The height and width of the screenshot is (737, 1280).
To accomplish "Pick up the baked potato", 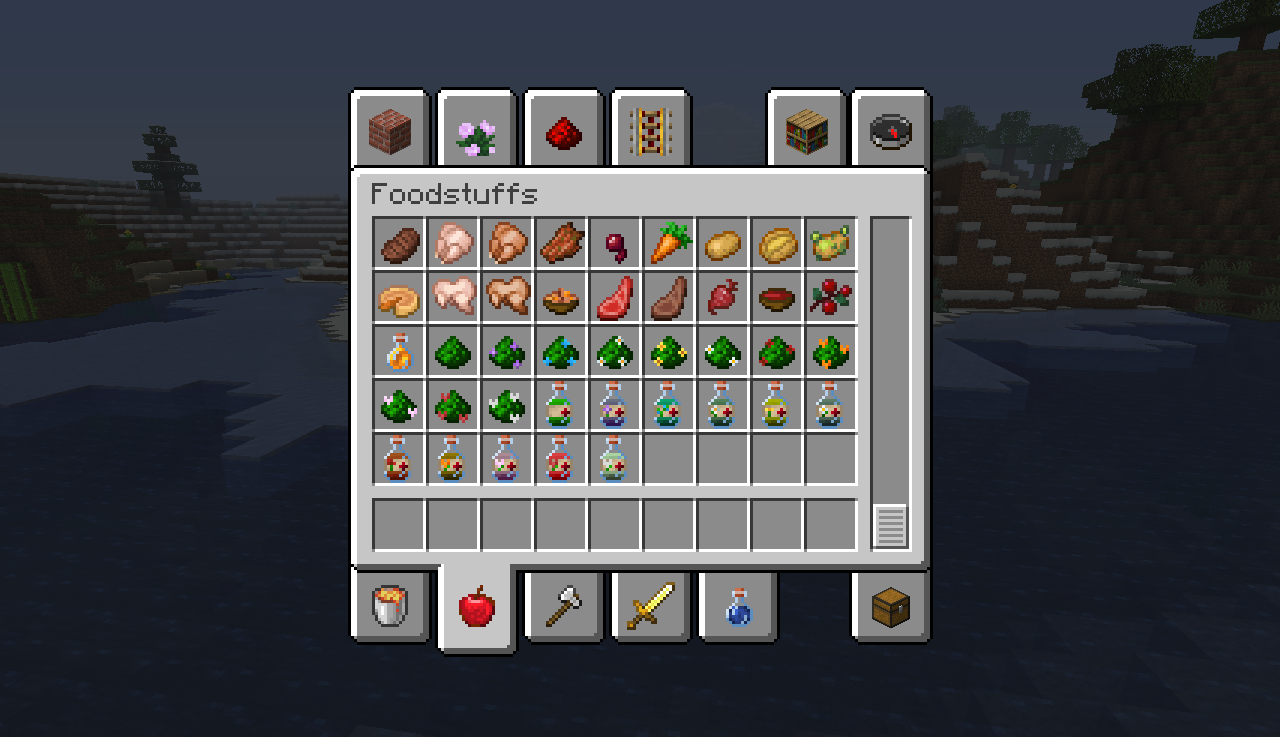I will 777,245.
